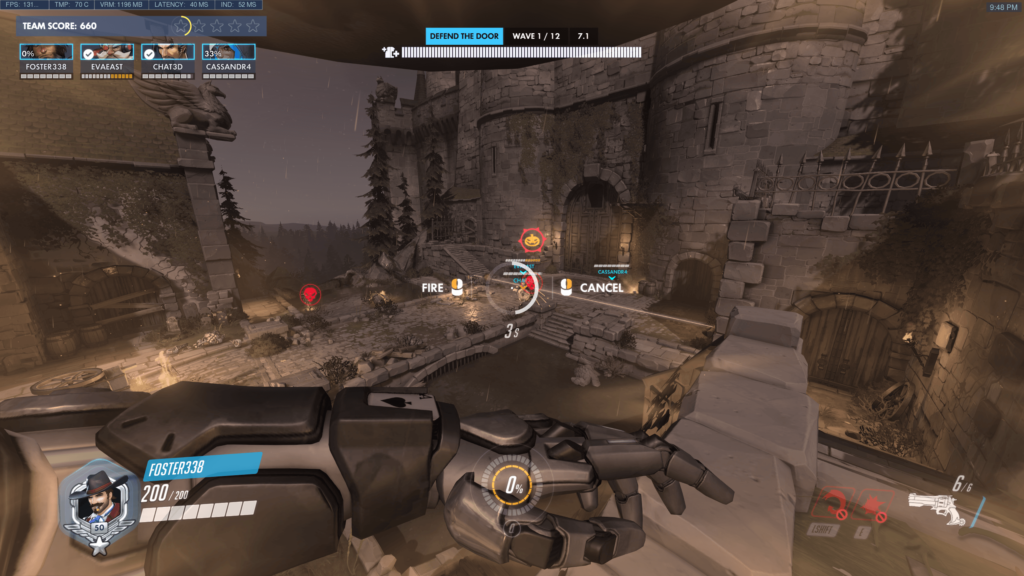Image resolution: width=1024 pixels, height=576 pixels.
Task: Click the pumpkin objective marker
Action: click(x=531, y=241)
